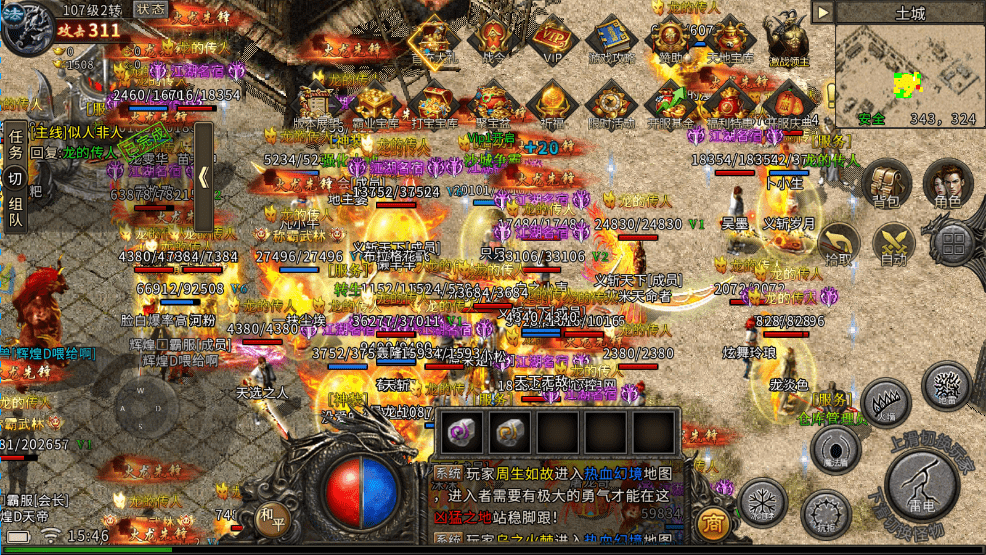Open the 祈福 blessing icon

(551, 103)
